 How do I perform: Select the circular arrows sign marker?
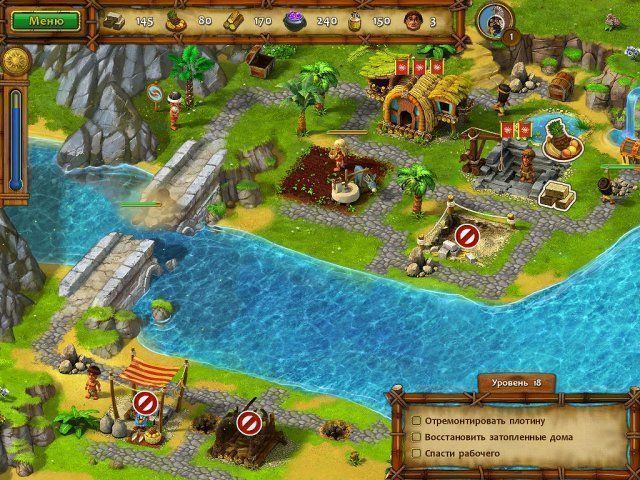[x=154, y=94]
